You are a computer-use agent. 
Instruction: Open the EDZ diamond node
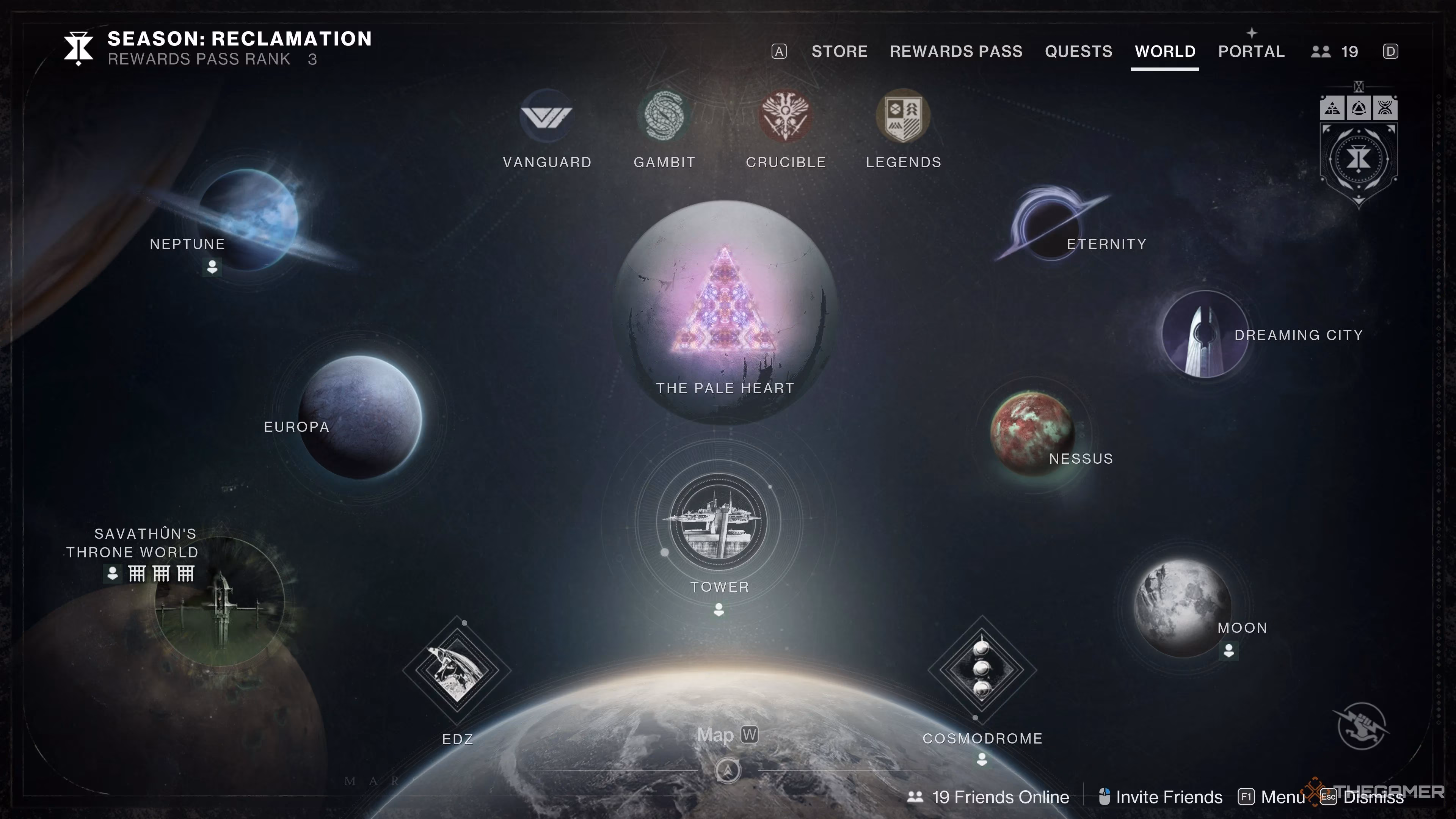(x=457, y=670)
